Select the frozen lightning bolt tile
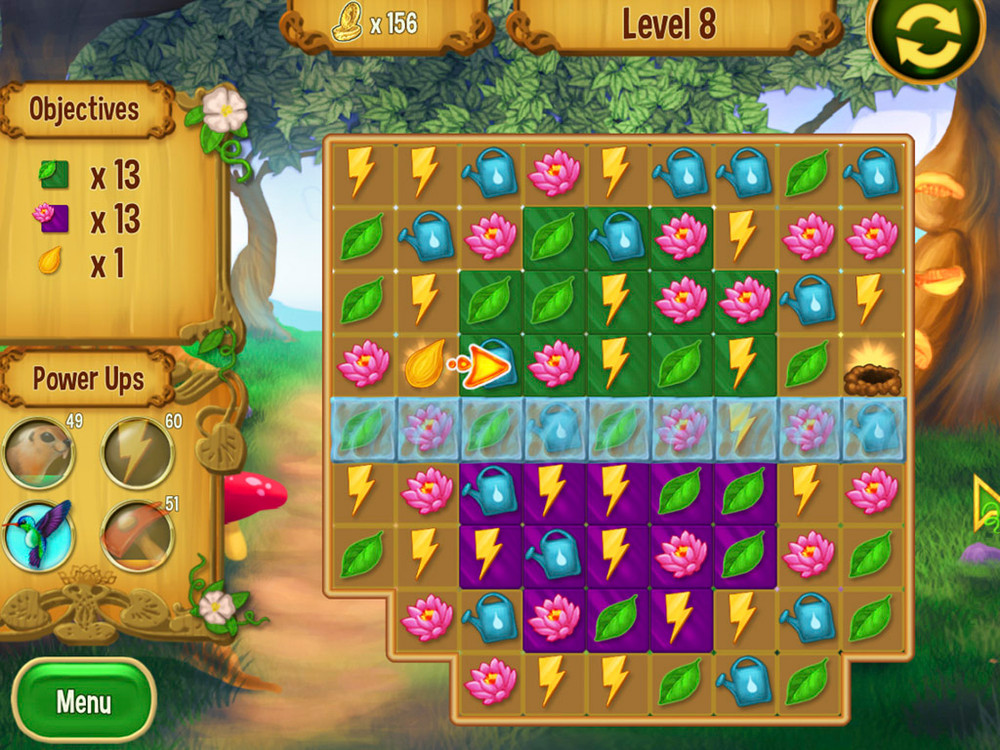1000x750 pixels. [x=742, y=428]
